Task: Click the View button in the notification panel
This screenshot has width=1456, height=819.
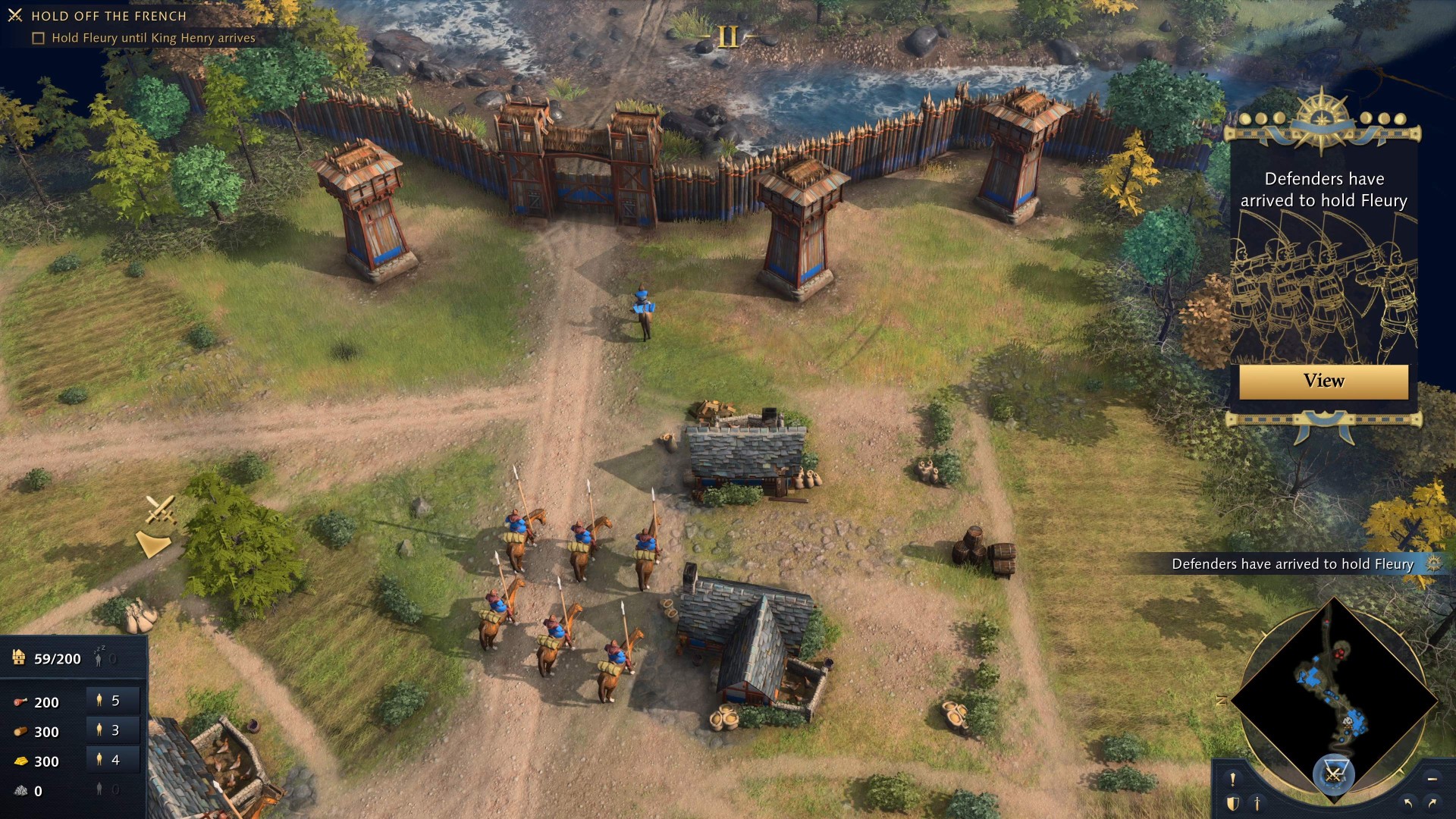Action: pyautogui.click(x=1323, y=381)
